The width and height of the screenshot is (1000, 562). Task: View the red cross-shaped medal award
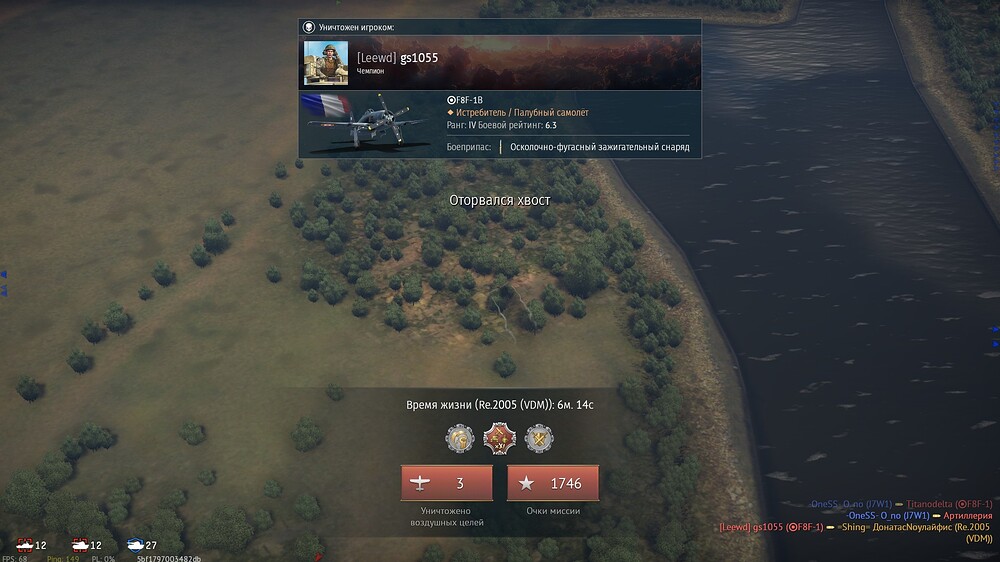(498, 437)
